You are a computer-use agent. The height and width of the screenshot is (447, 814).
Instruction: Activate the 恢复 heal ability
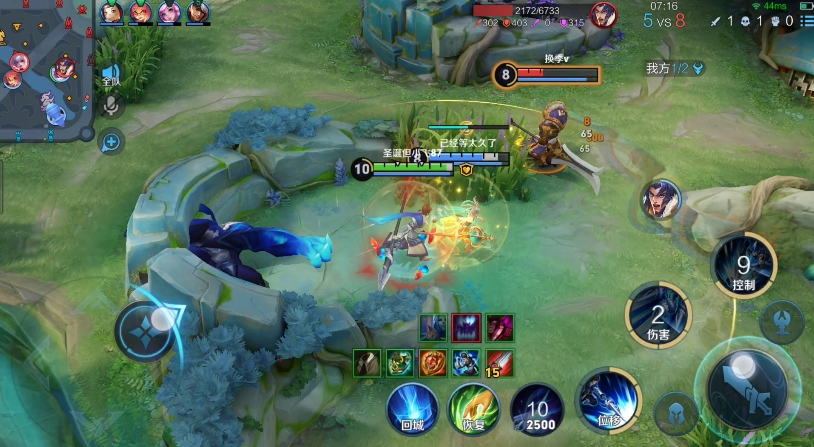click(473, 410)
